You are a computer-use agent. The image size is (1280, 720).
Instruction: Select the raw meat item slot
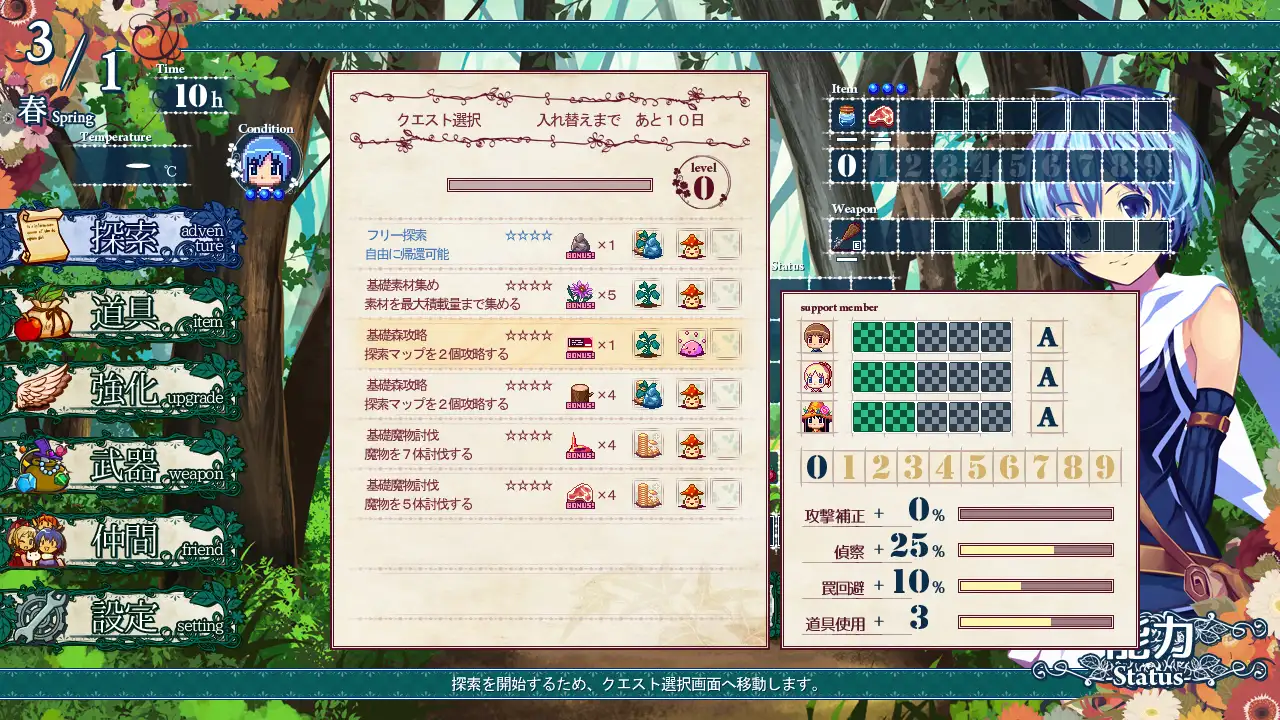click(x=881, y=116)
